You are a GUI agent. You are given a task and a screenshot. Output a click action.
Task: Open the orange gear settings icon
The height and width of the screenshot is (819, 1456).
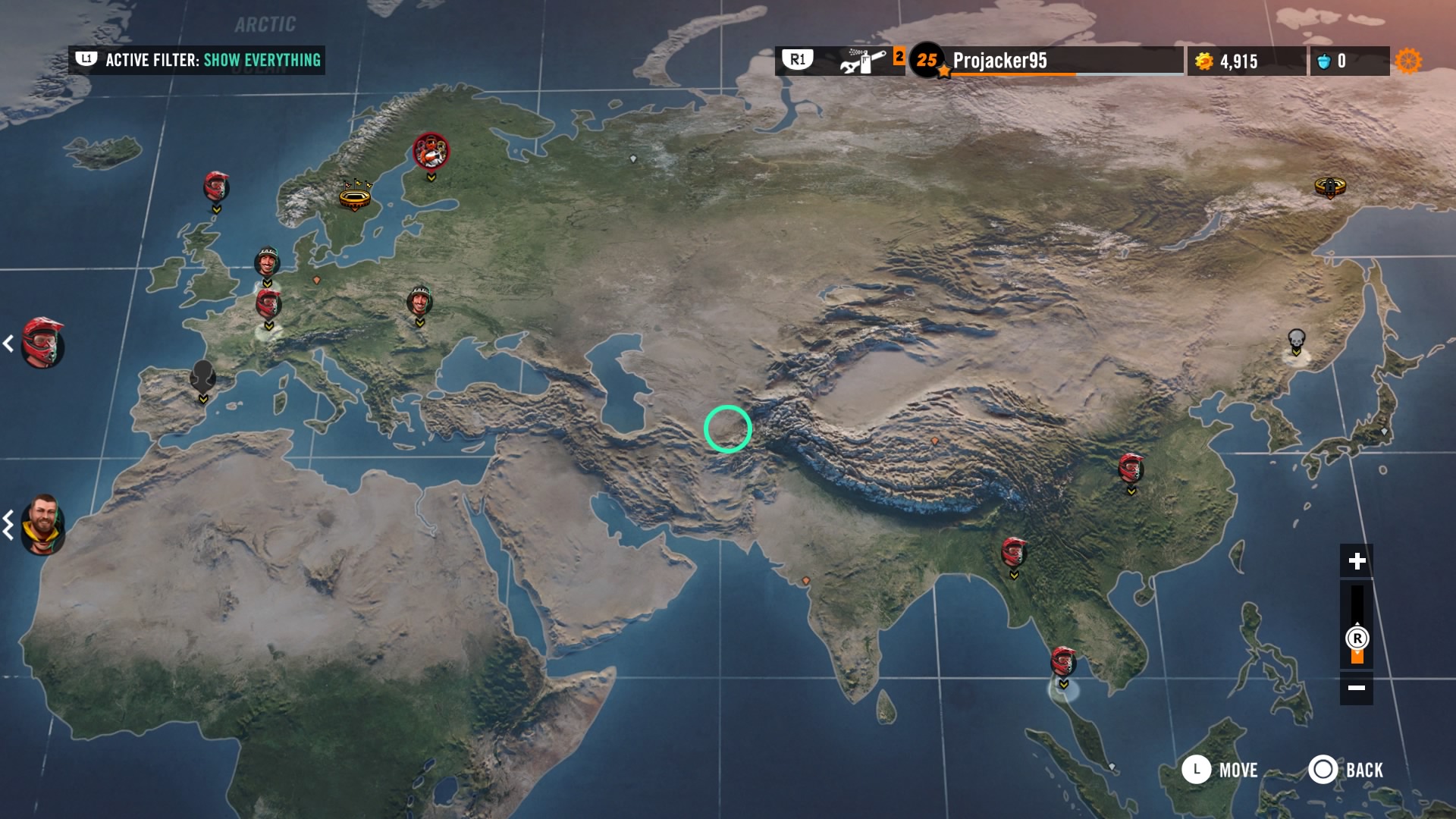[x=1408, y=61]
